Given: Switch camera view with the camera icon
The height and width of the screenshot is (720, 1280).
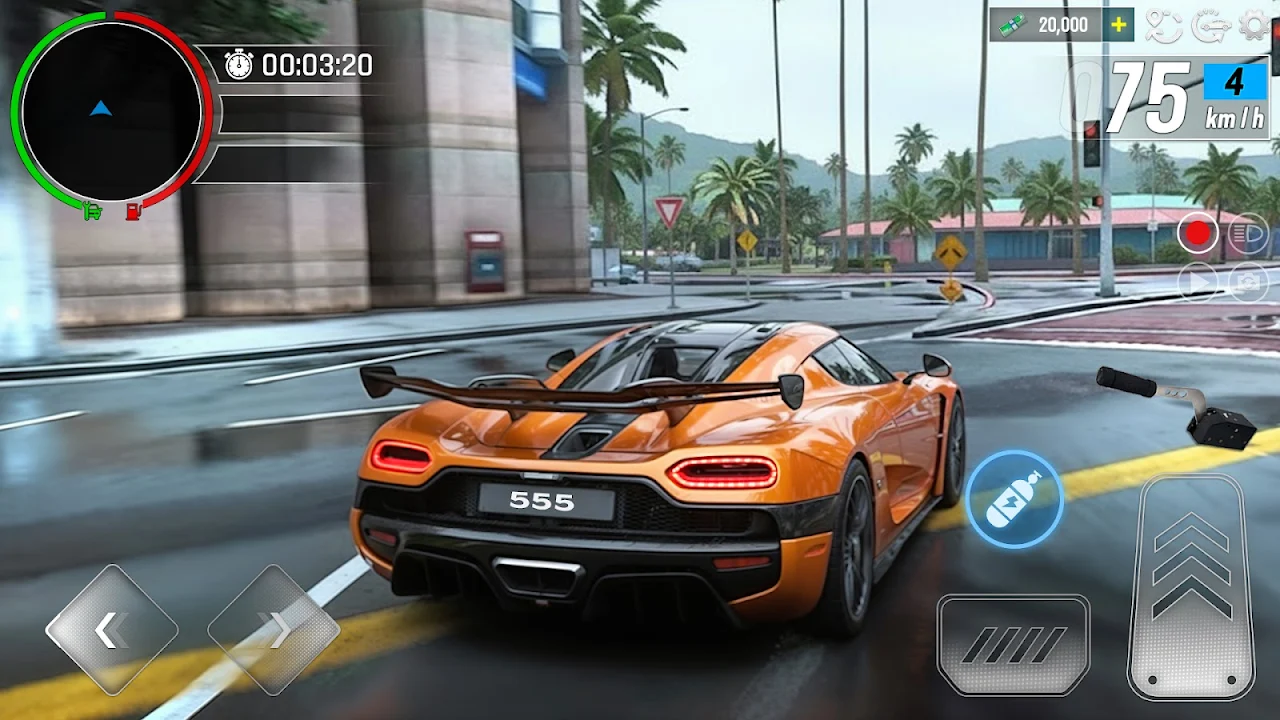Looking at the screenshot, I should [x=1247, y=281].
